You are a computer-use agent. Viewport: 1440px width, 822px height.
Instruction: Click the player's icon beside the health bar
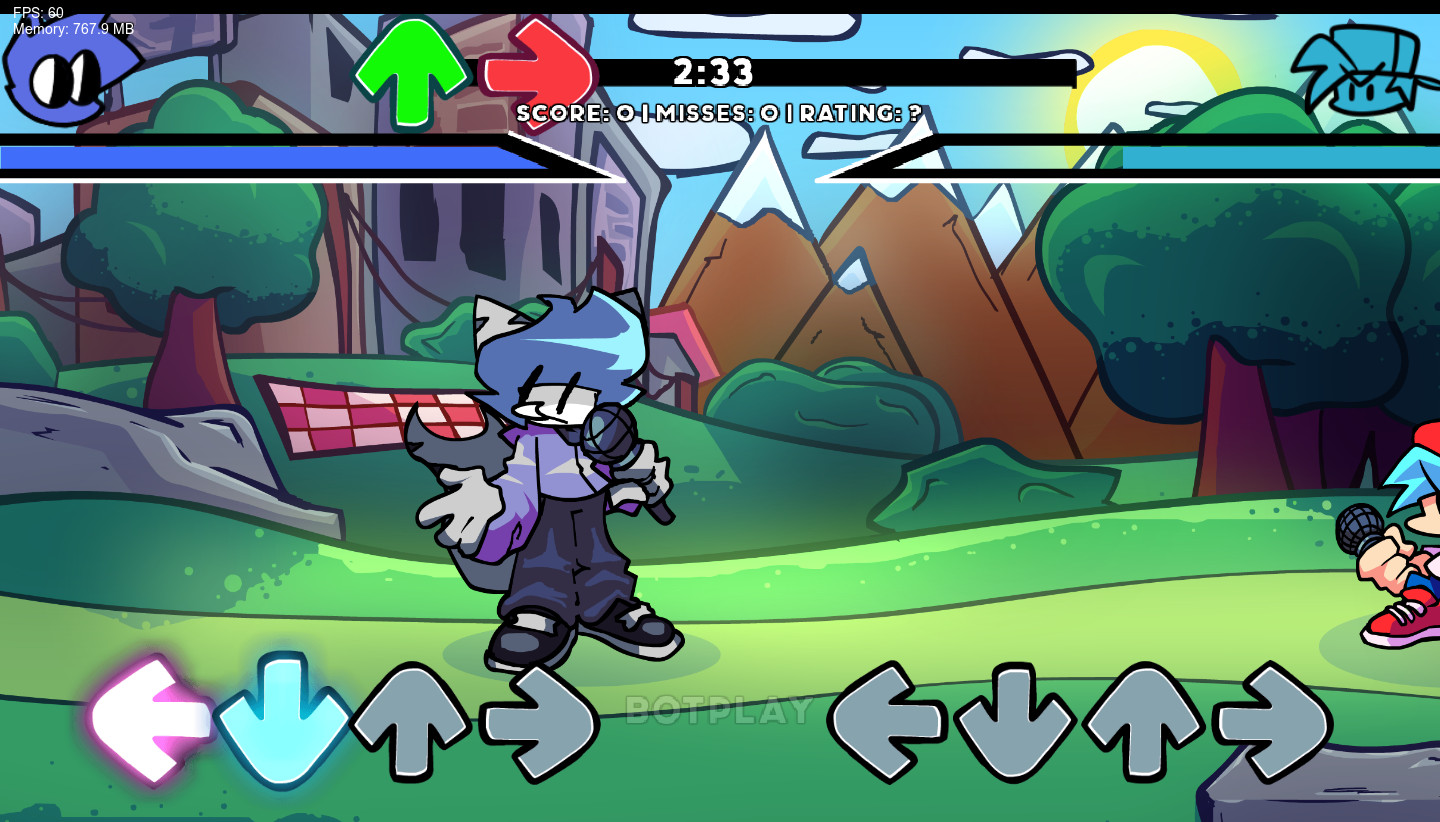pyautogui.click(x=1363, y=68)
